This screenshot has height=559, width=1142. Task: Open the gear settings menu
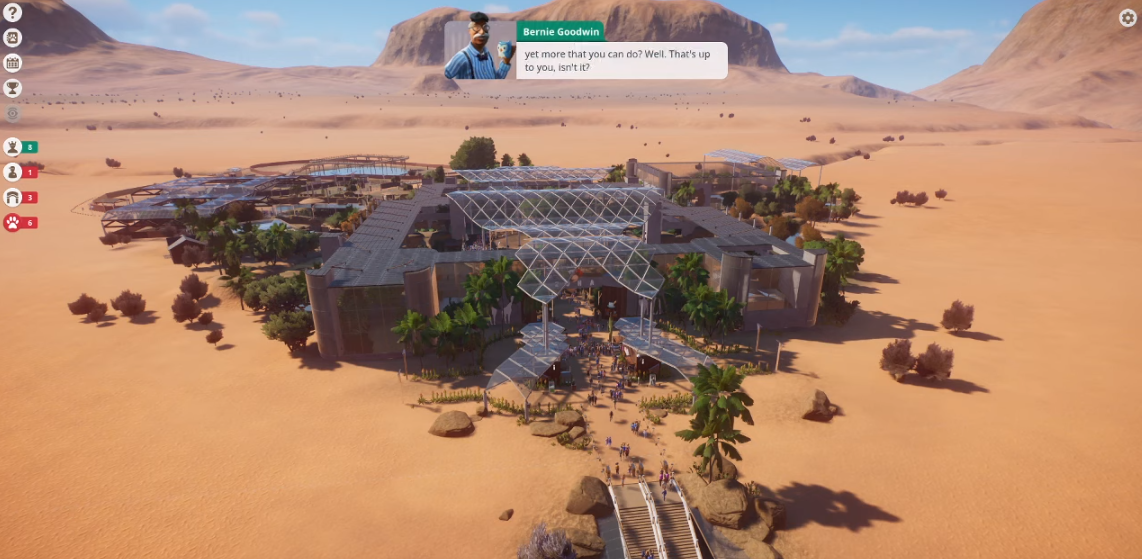[x=1127, y=17]
